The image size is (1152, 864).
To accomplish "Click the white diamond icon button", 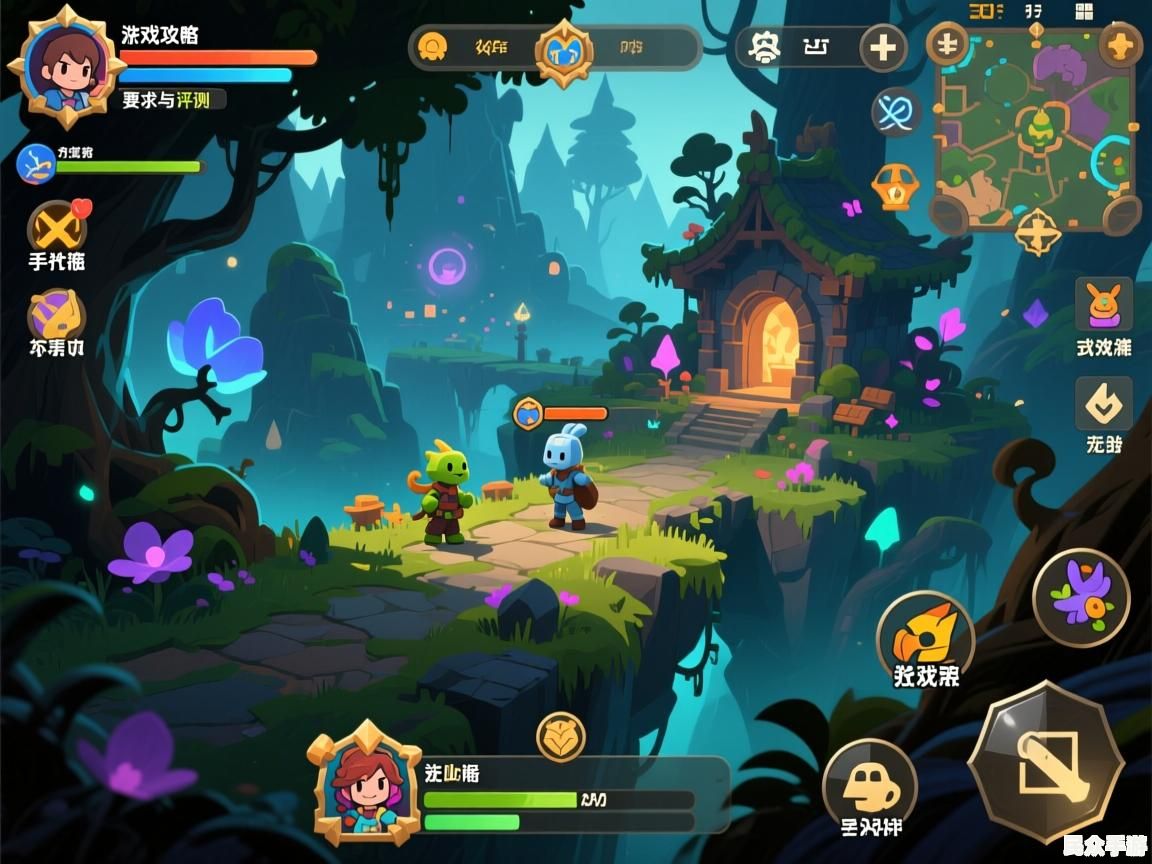I will (x=1103, y=404).
